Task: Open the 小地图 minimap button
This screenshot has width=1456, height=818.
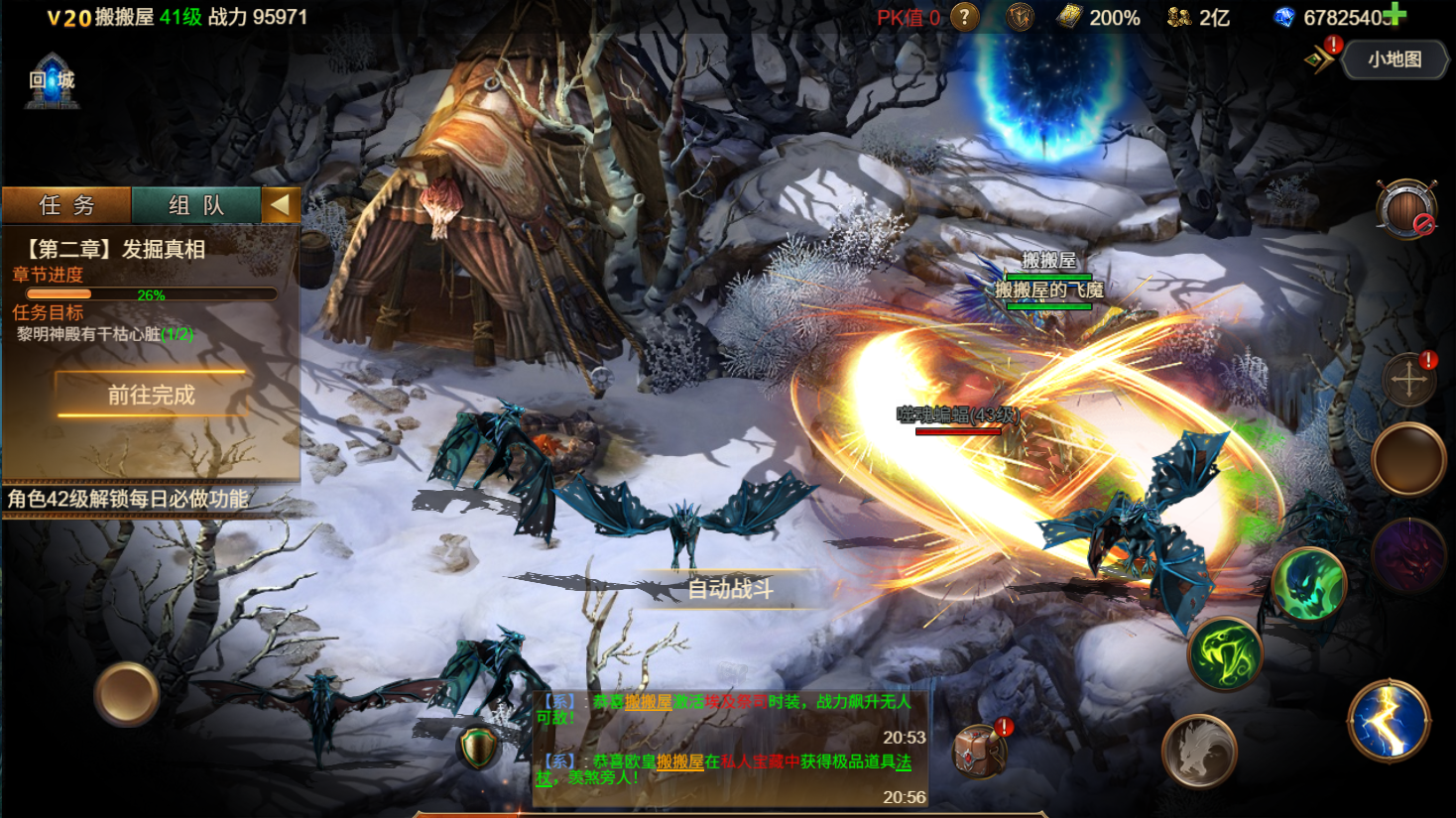Action: pyautogui.click(x=1395, y=59)
